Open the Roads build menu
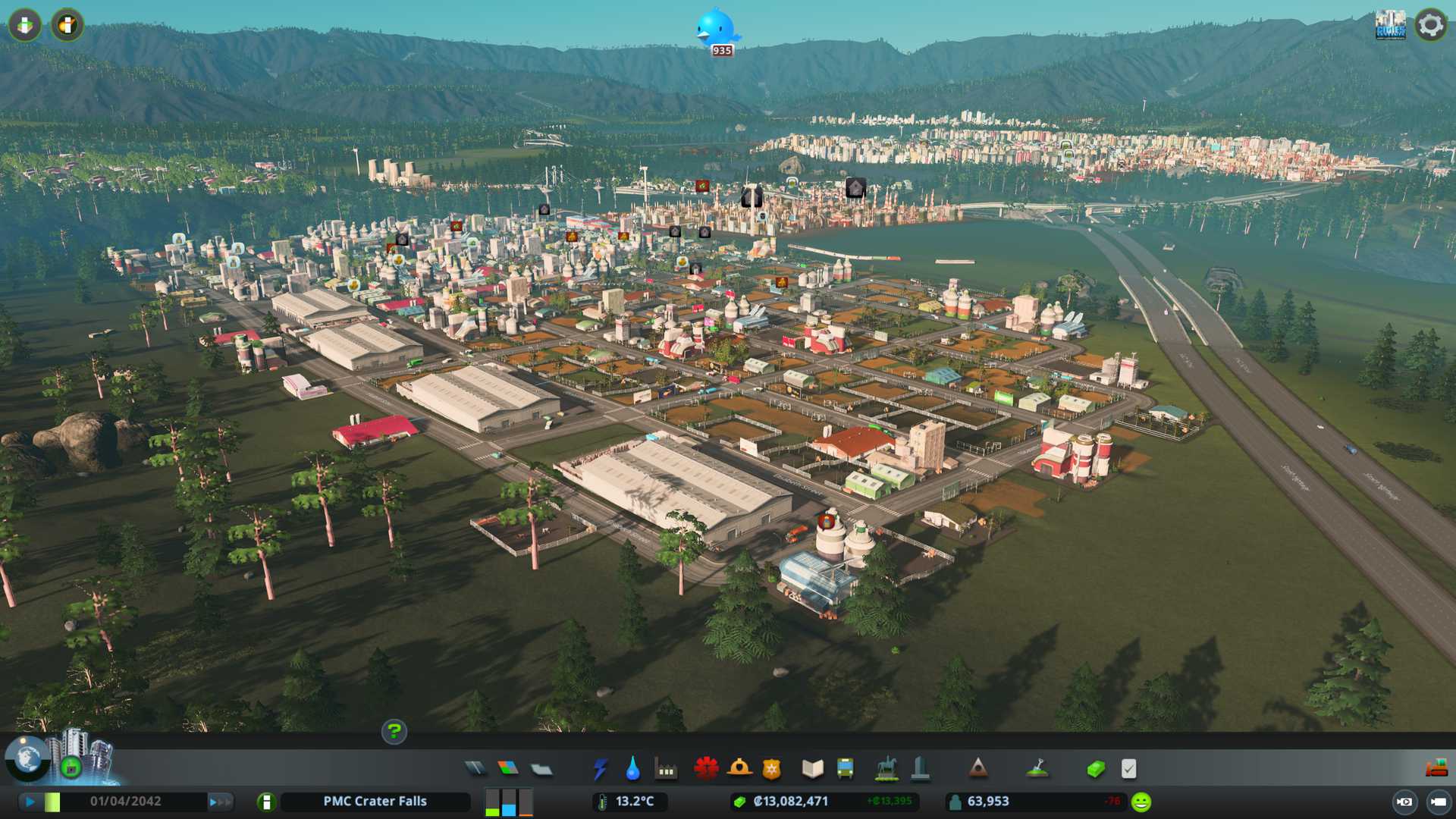 [x=475, y=769]
